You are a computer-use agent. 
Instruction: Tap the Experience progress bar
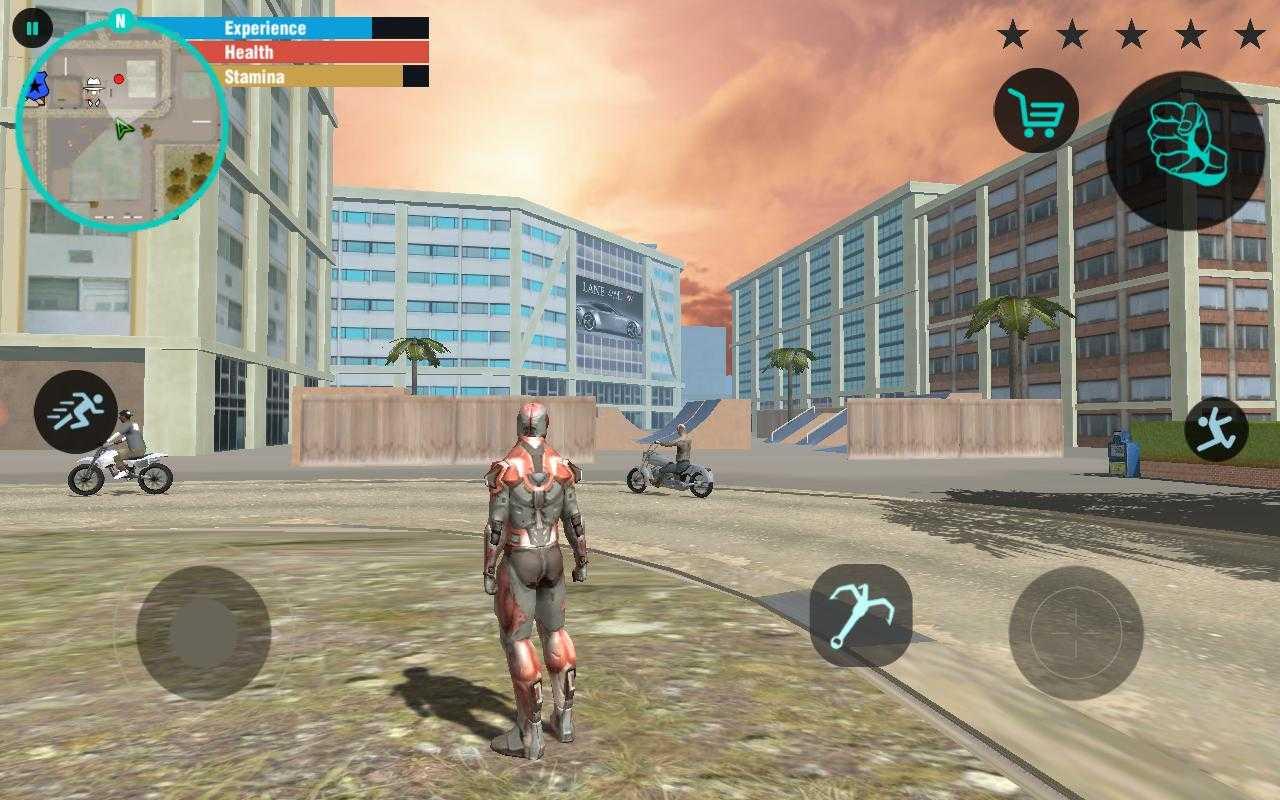click(300, 28)
